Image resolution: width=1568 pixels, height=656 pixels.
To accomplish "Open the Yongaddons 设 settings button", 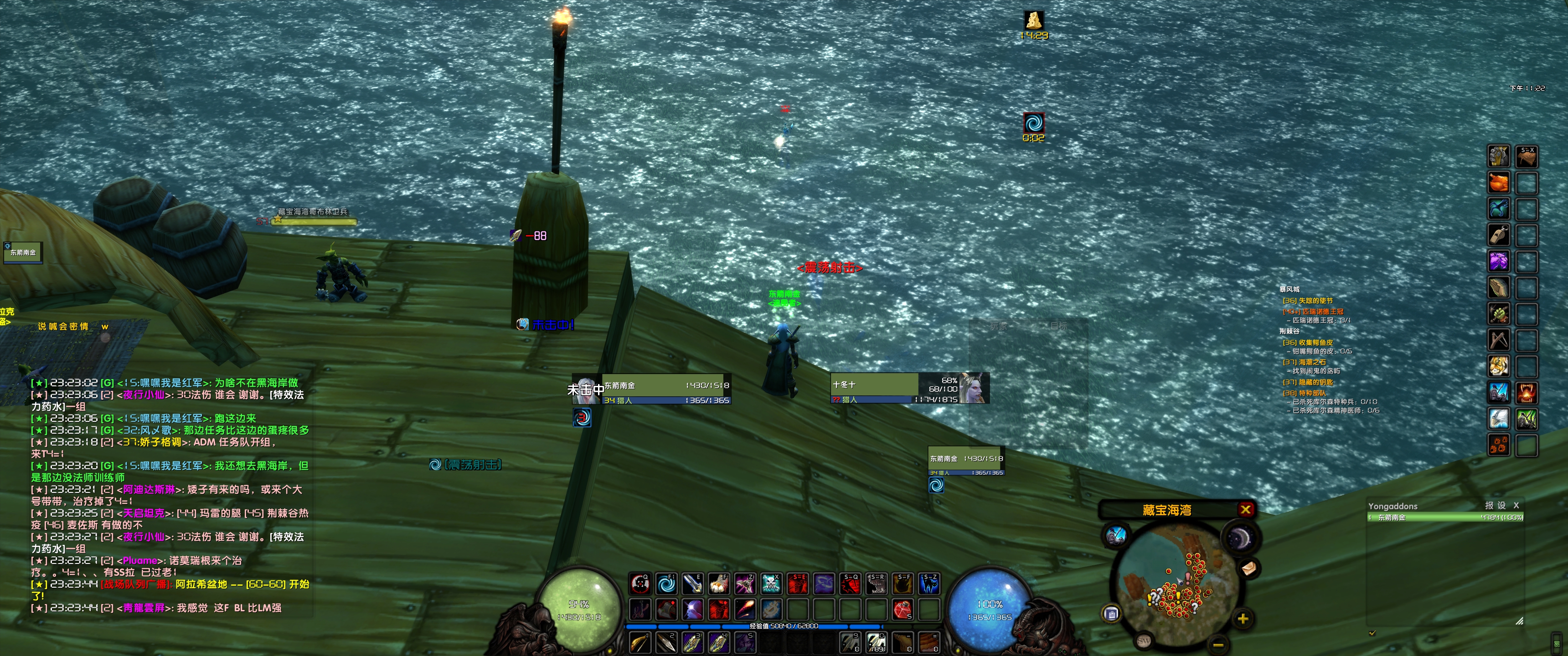I will coord(1501,505).
